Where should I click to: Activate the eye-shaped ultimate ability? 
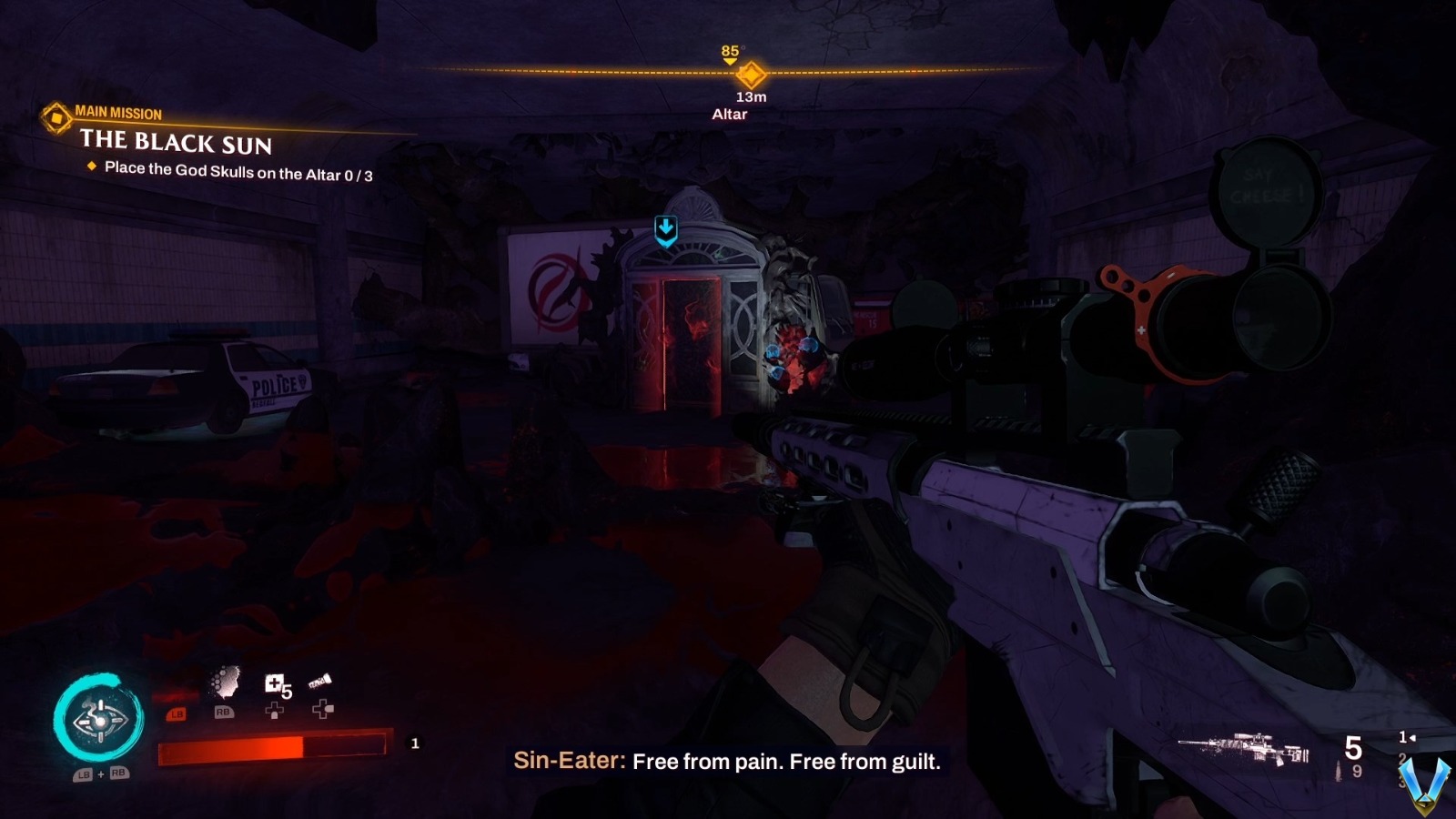[x=99, y=721]
